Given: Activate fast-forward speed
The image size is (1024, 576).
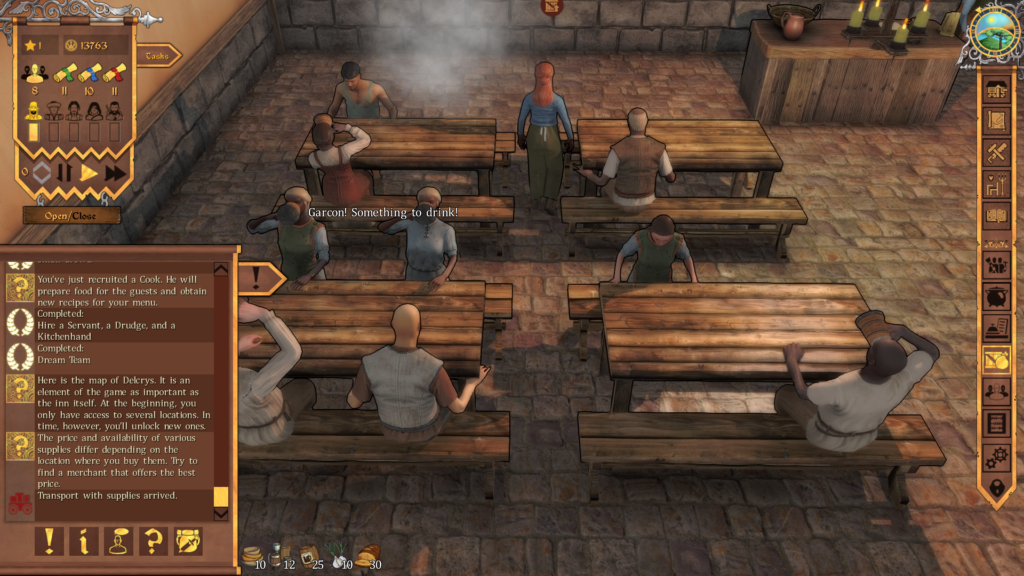Looking at the screenshot, I should tap(115, 172).
